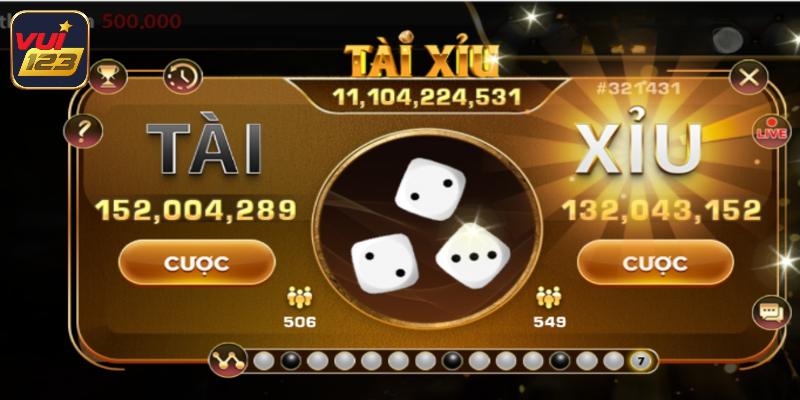This screenshot has height=400, width=800.
Task: Open the question mark help icon
Action: coord(79,129)
